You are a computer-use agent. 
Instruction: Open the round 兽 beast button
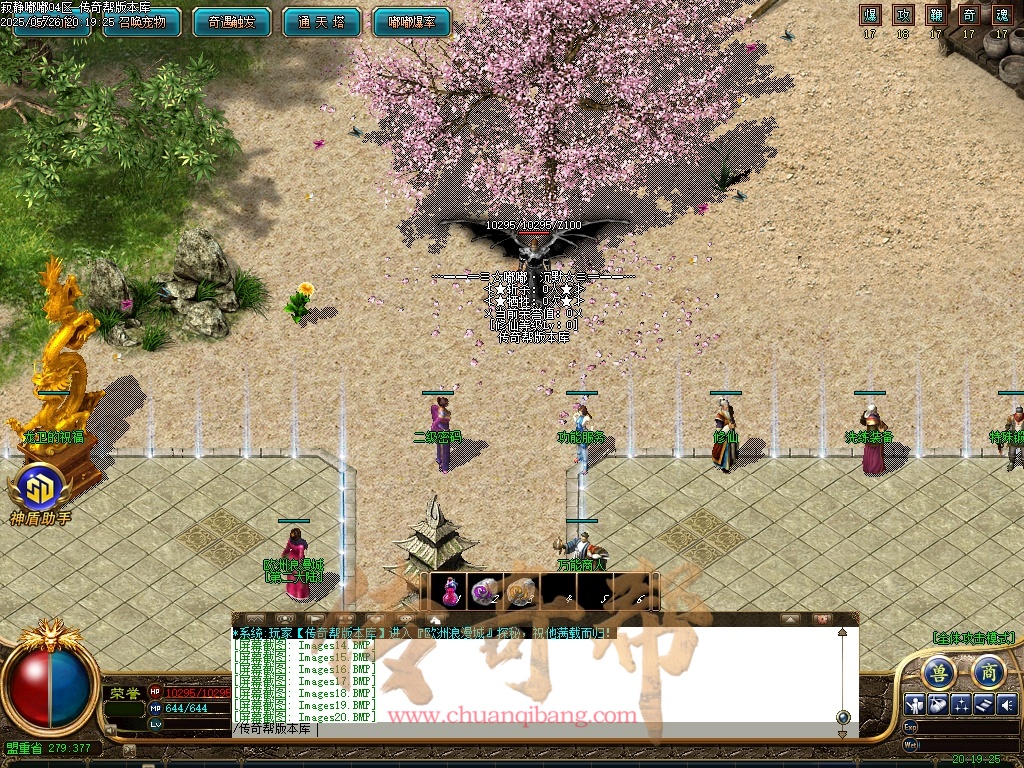click(938, 672)
